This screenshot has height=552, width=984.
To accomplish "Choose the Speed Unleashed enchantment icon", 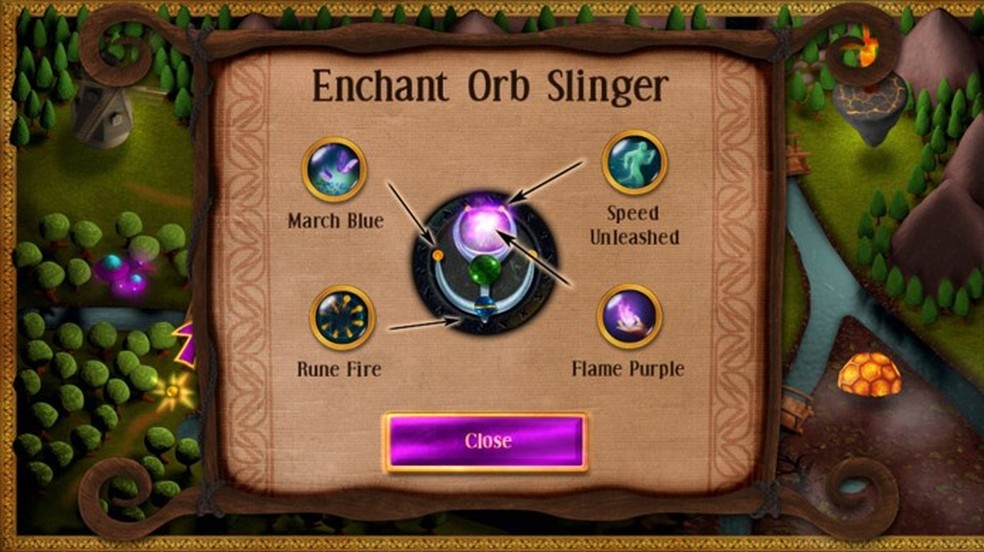I will (x=634, y=163).
